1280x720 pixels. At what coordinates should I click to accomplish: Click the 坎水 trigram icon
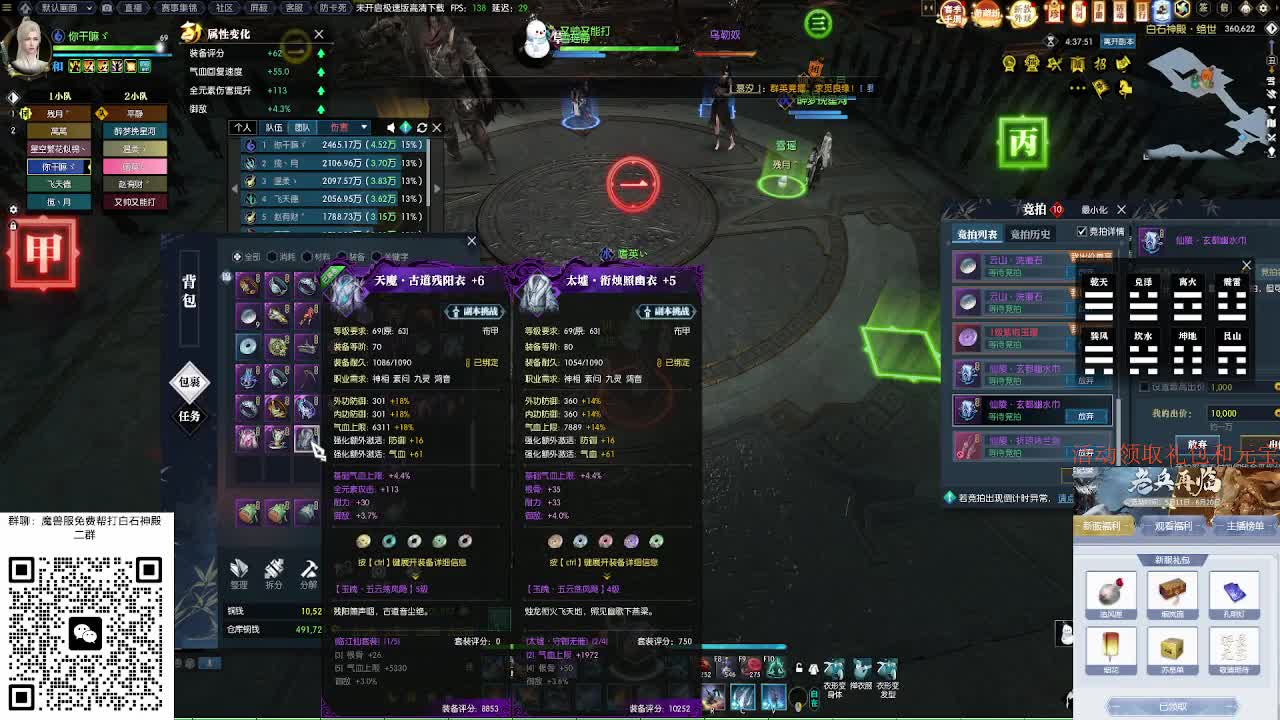click(x=1143, y=355)
